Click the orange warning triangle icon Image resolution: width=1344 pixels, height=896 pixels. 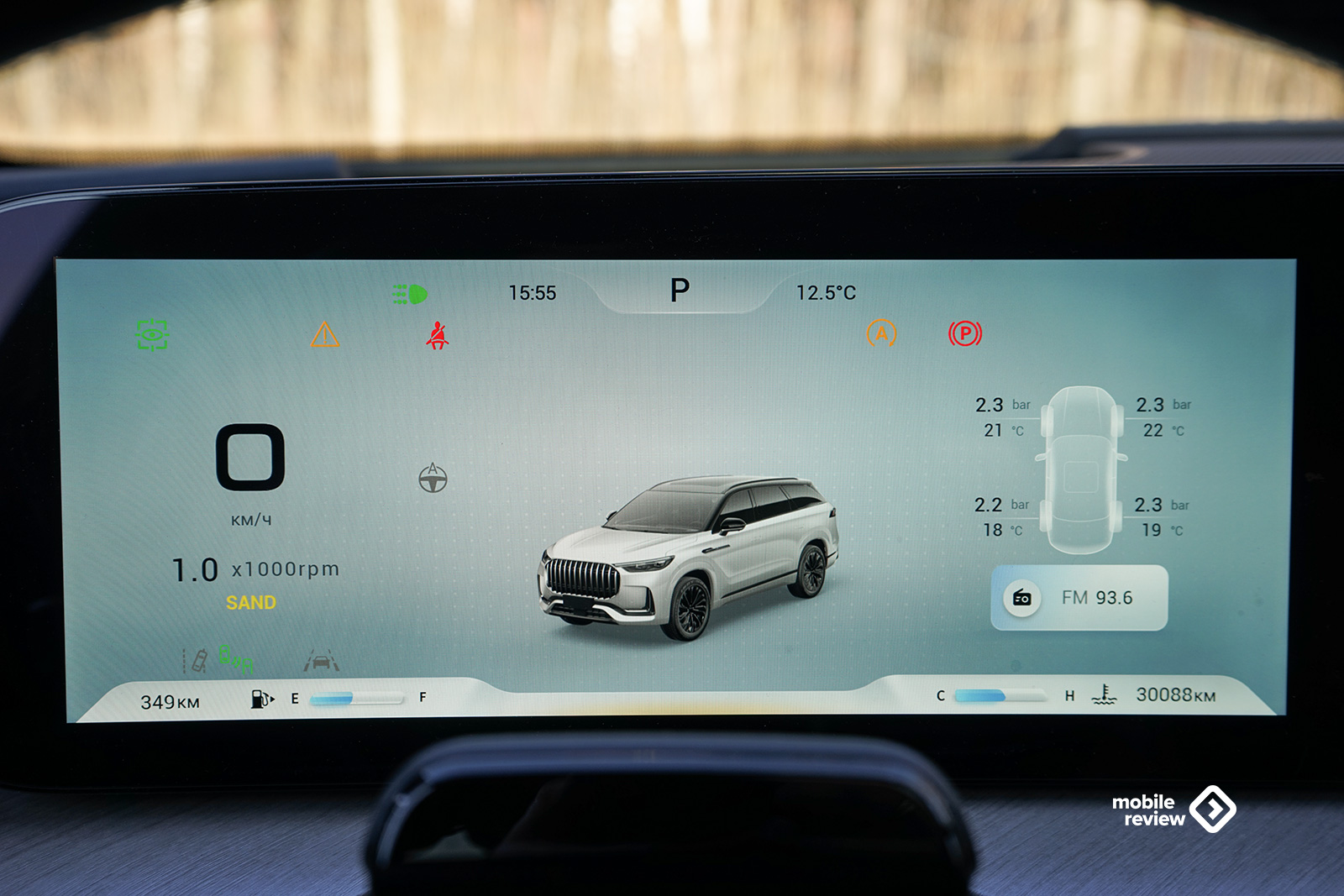pyautogui.click(x=325, y=335)
